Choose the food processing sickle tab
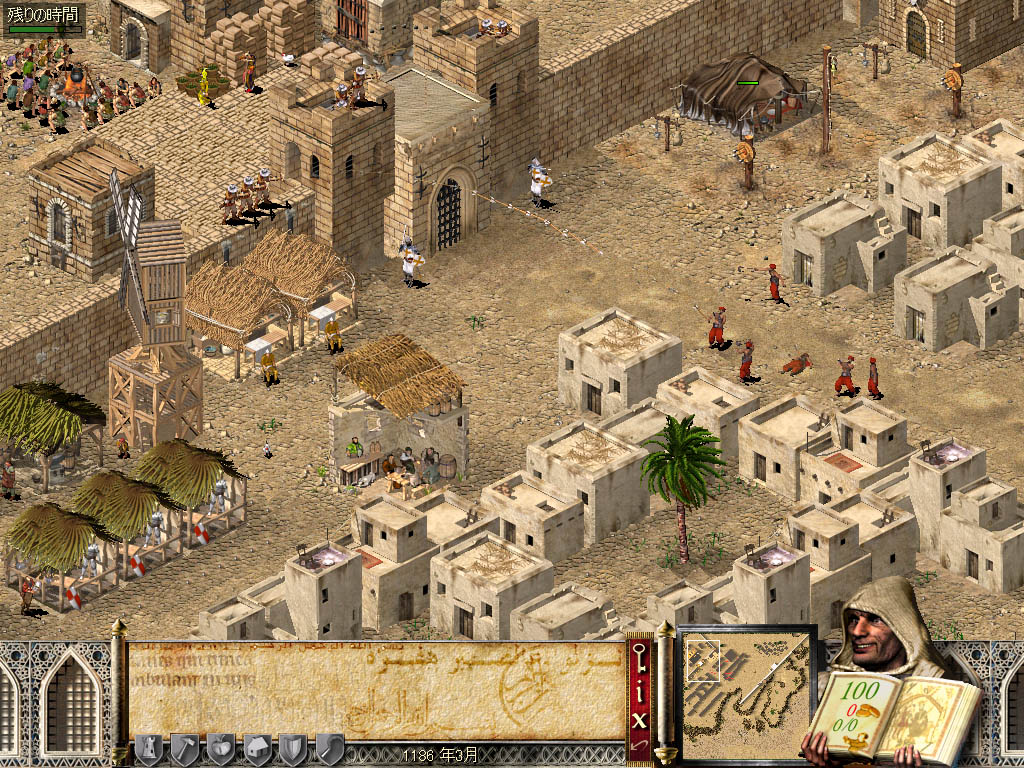This screenshot has height=768, width=1024. pyautogui.click(x=330, y=747)
